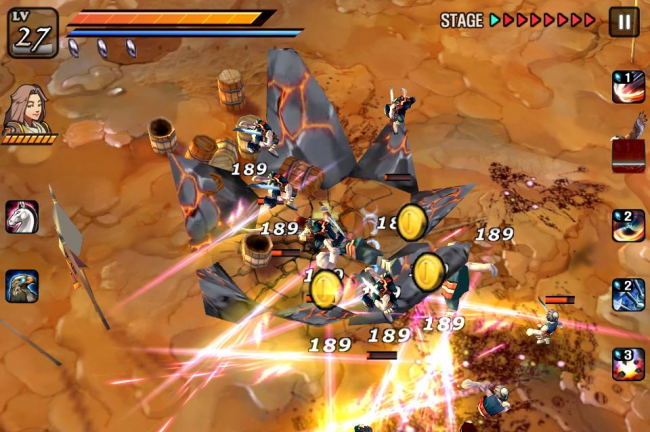650x432 pixels.
Task: Tap the dark red skill slot
Action: pos(628,156)
